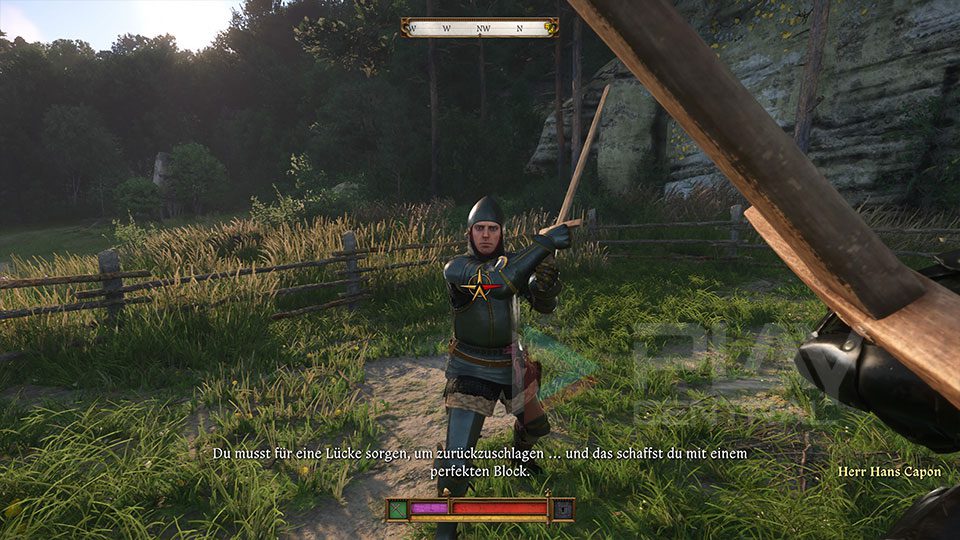Select the green crossed-weapons combat icon
Viewport: 960px width, 540px height.
coord(396,509)
